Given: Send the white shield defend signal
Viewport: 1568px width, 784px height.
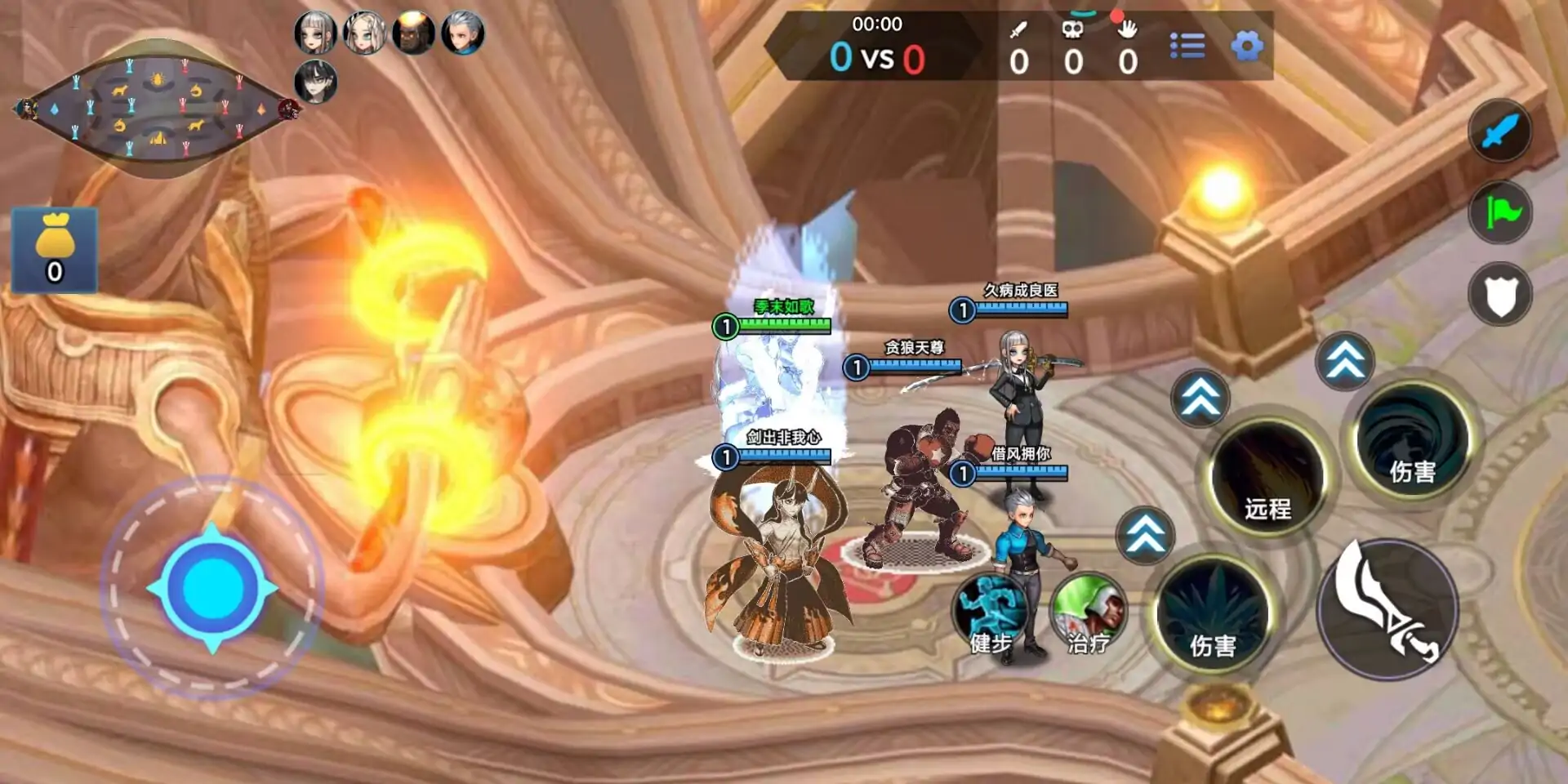Looking at the screenshot, I should click(1499, 294).
